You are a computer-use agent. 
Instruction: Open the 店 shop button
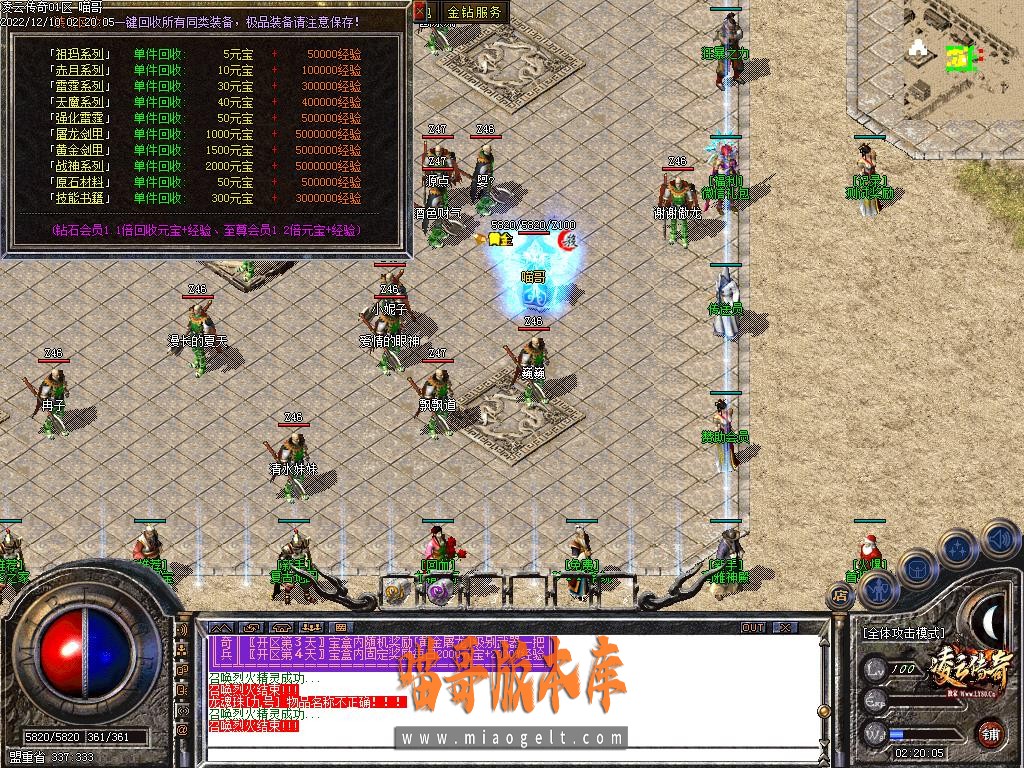839,597
